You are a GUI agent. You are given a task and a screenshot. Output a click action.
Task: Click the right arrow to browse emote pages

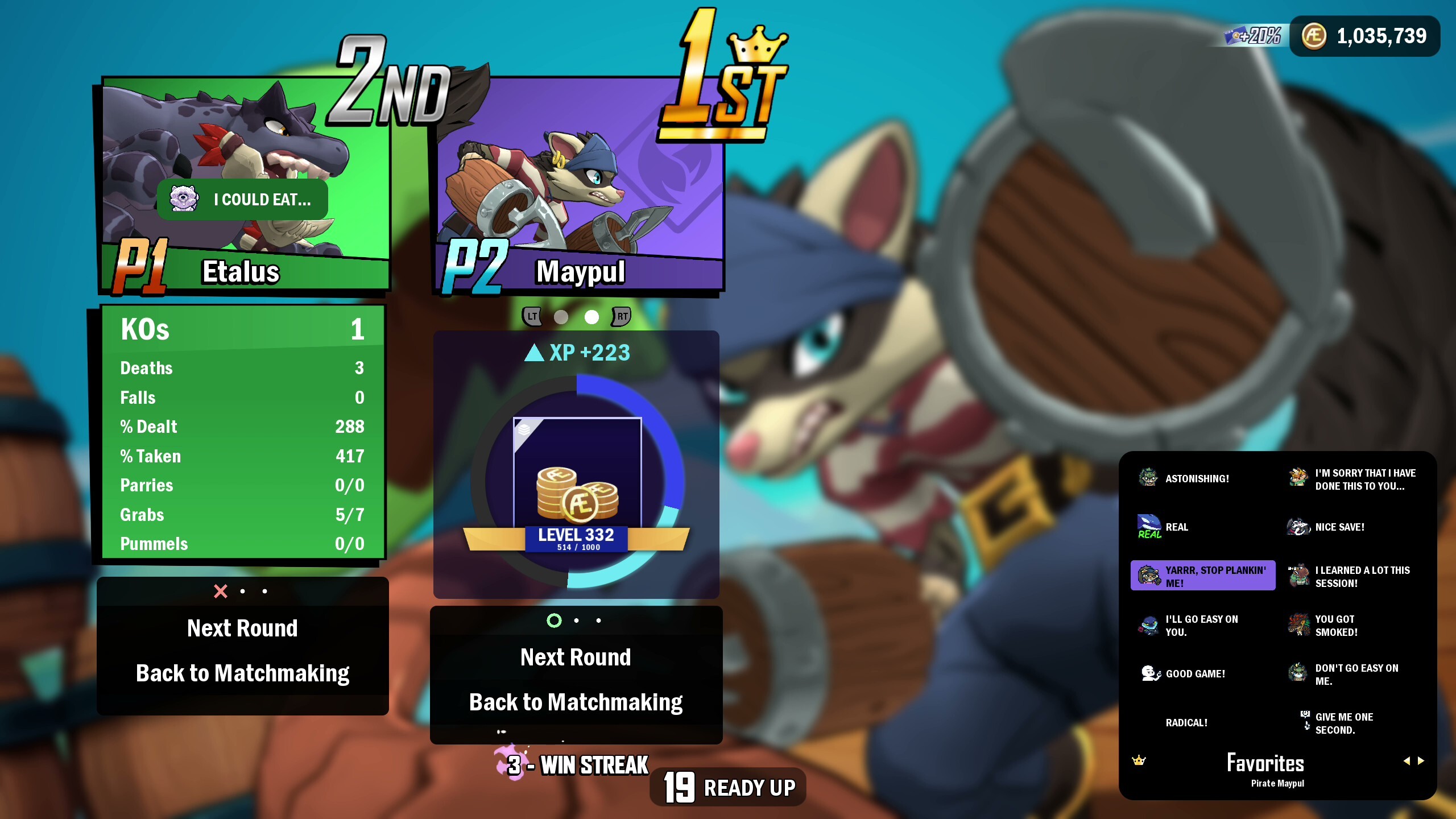(x=1421, y=760)
